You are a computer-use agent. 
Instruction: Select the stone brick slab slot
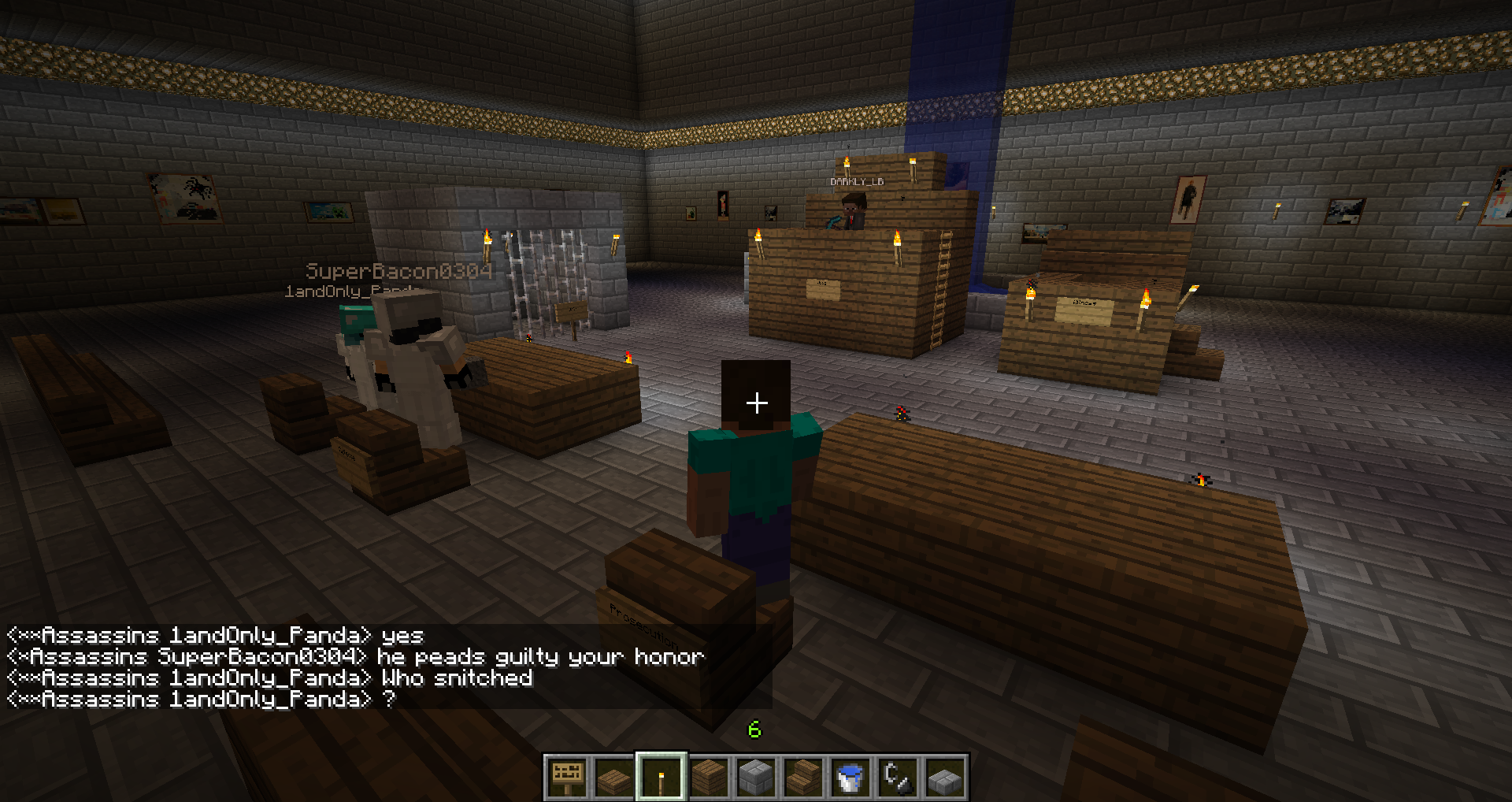[x=945, y=777]
